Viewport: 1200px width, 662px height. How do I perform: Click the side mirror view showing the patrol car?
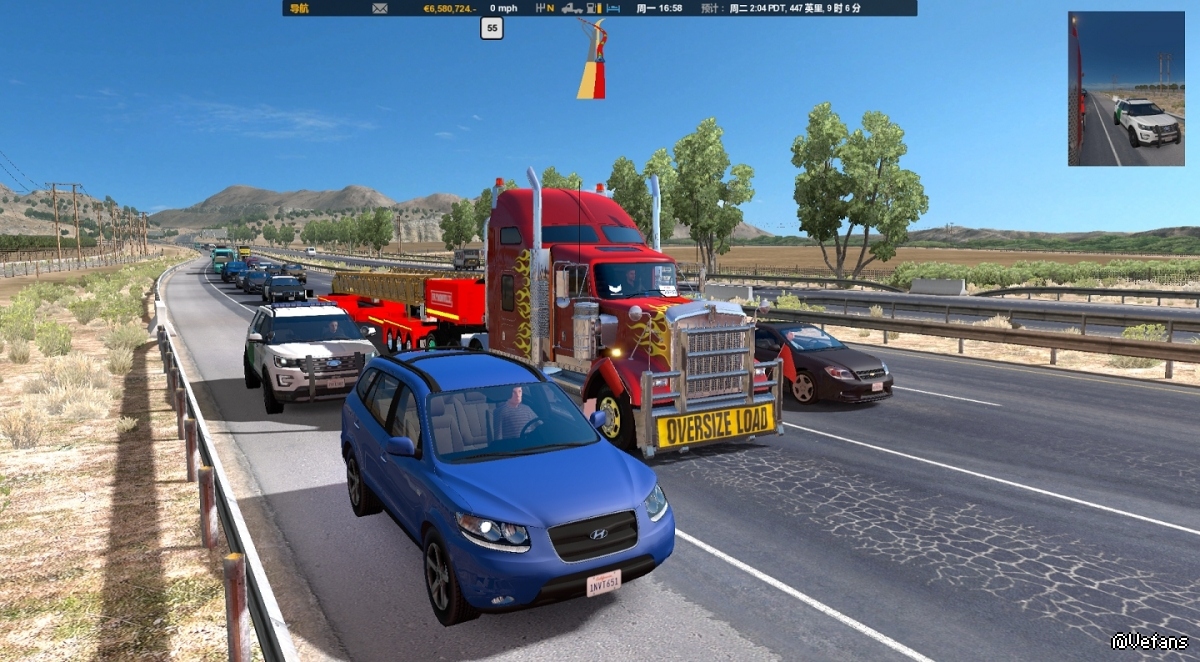[x=1125, y=88]
